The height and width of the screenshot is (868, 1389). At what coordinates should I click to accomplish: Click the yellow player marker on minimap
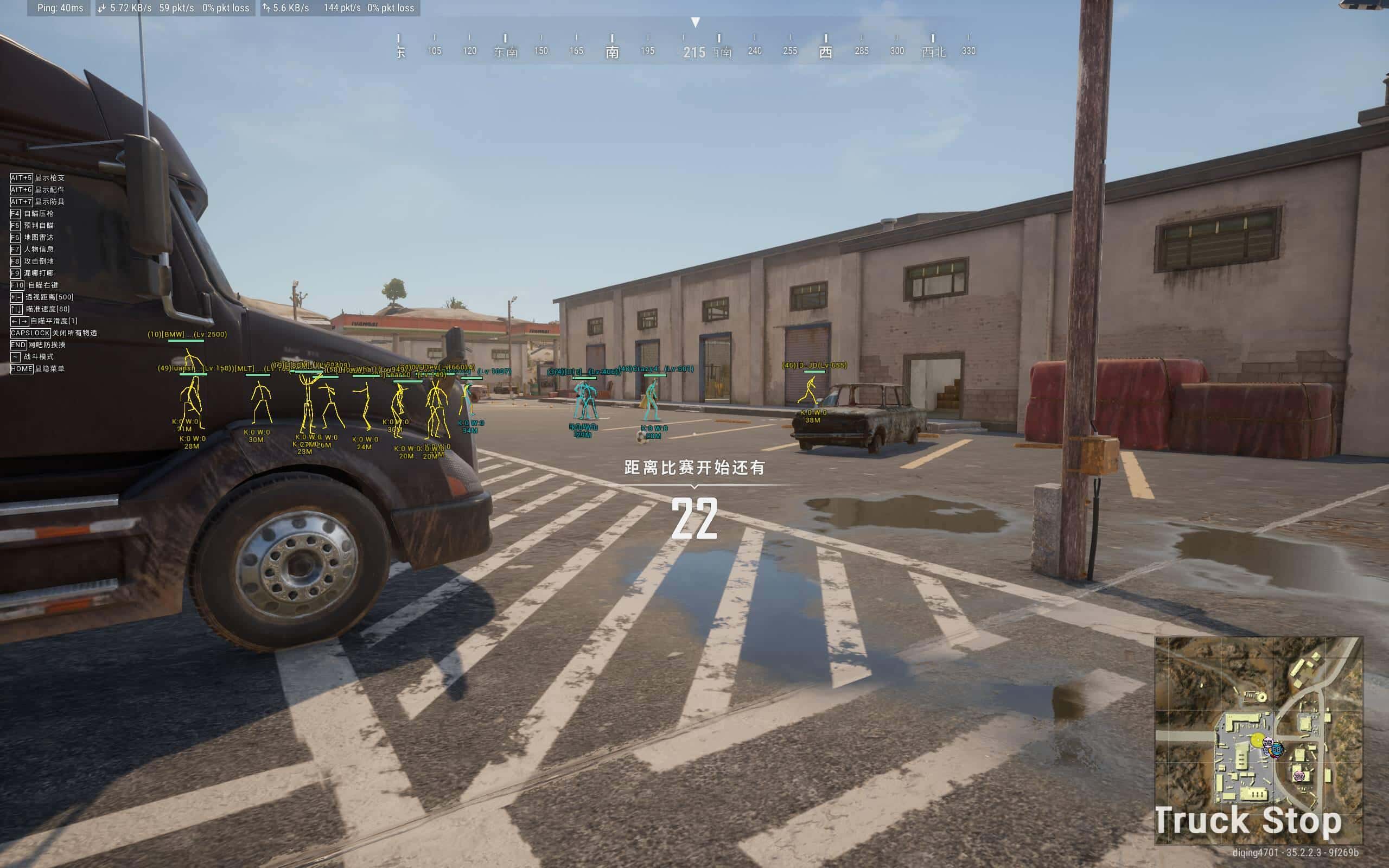1257,740
